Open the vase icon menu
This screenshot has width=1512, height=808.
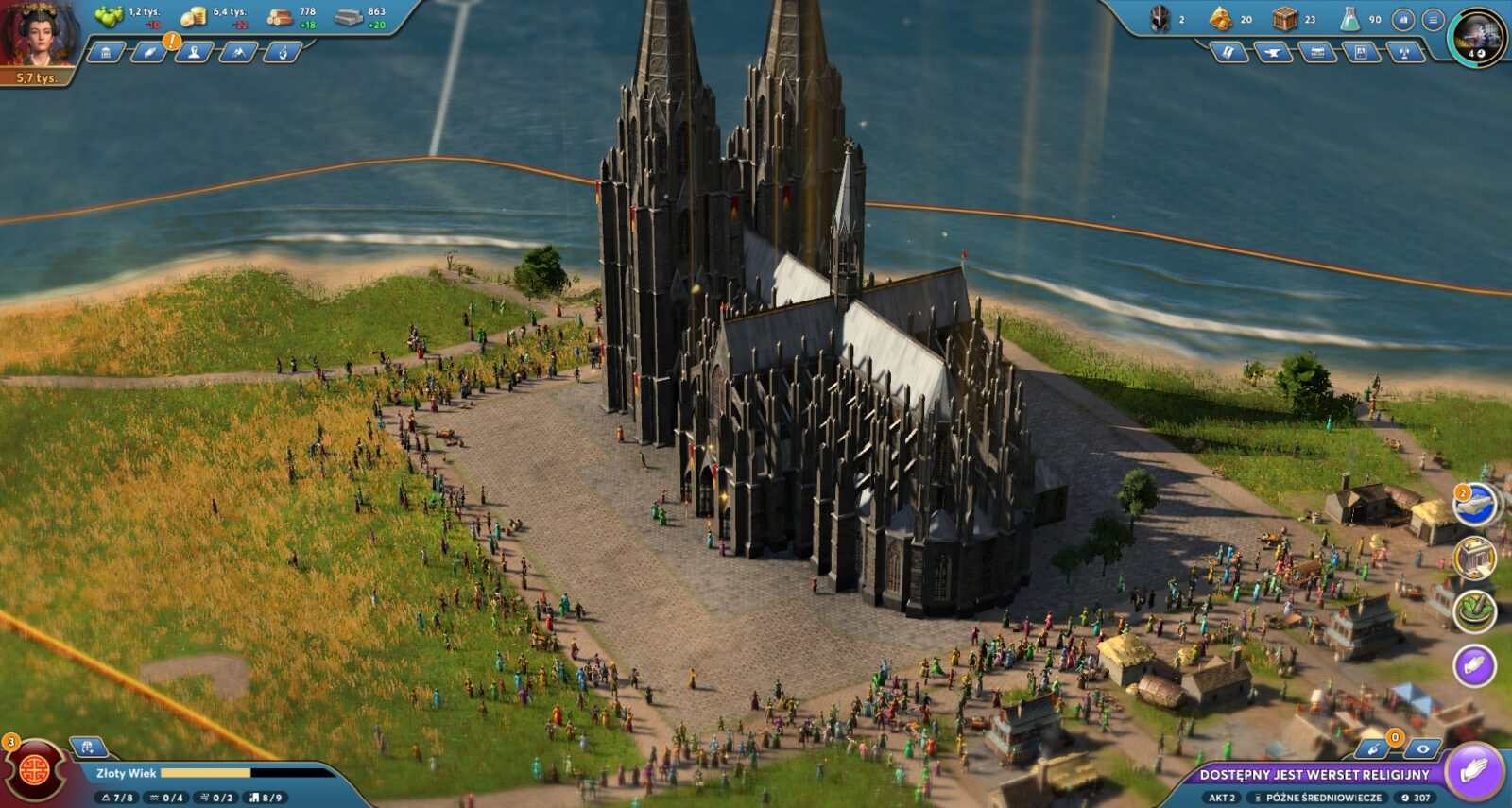(282, 52)
